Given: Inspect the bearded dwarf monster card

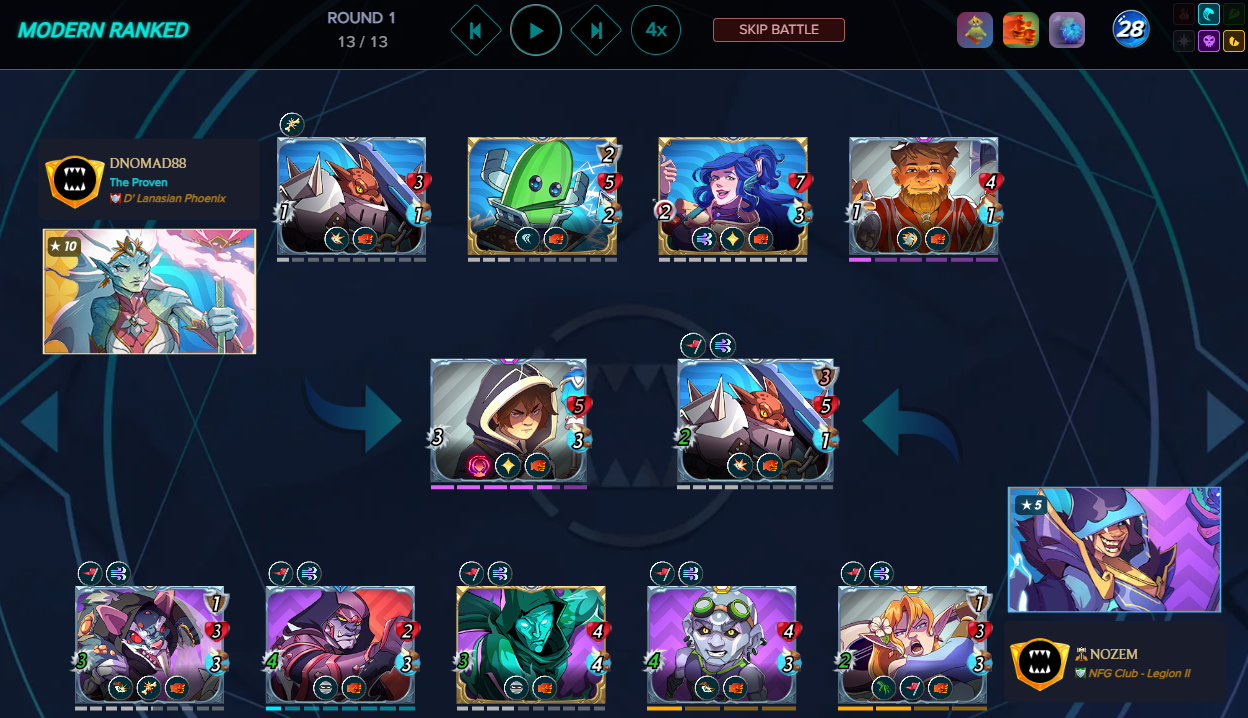Looking at the screenshot, I should pyautogui.click(x=923, y=199).
